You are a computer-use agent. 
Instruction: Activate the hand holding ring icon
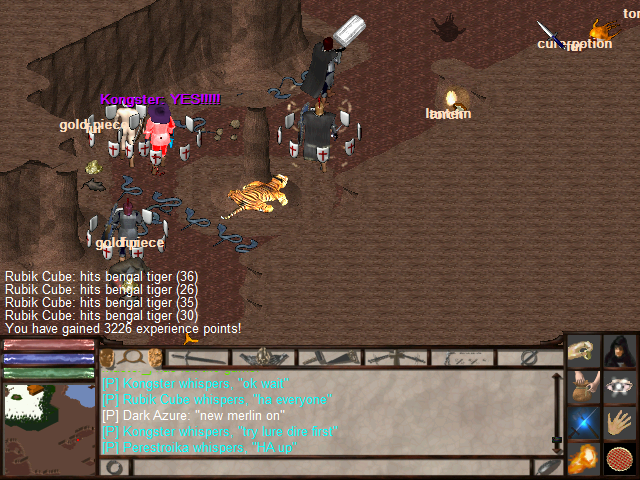(x=584, y=352)
